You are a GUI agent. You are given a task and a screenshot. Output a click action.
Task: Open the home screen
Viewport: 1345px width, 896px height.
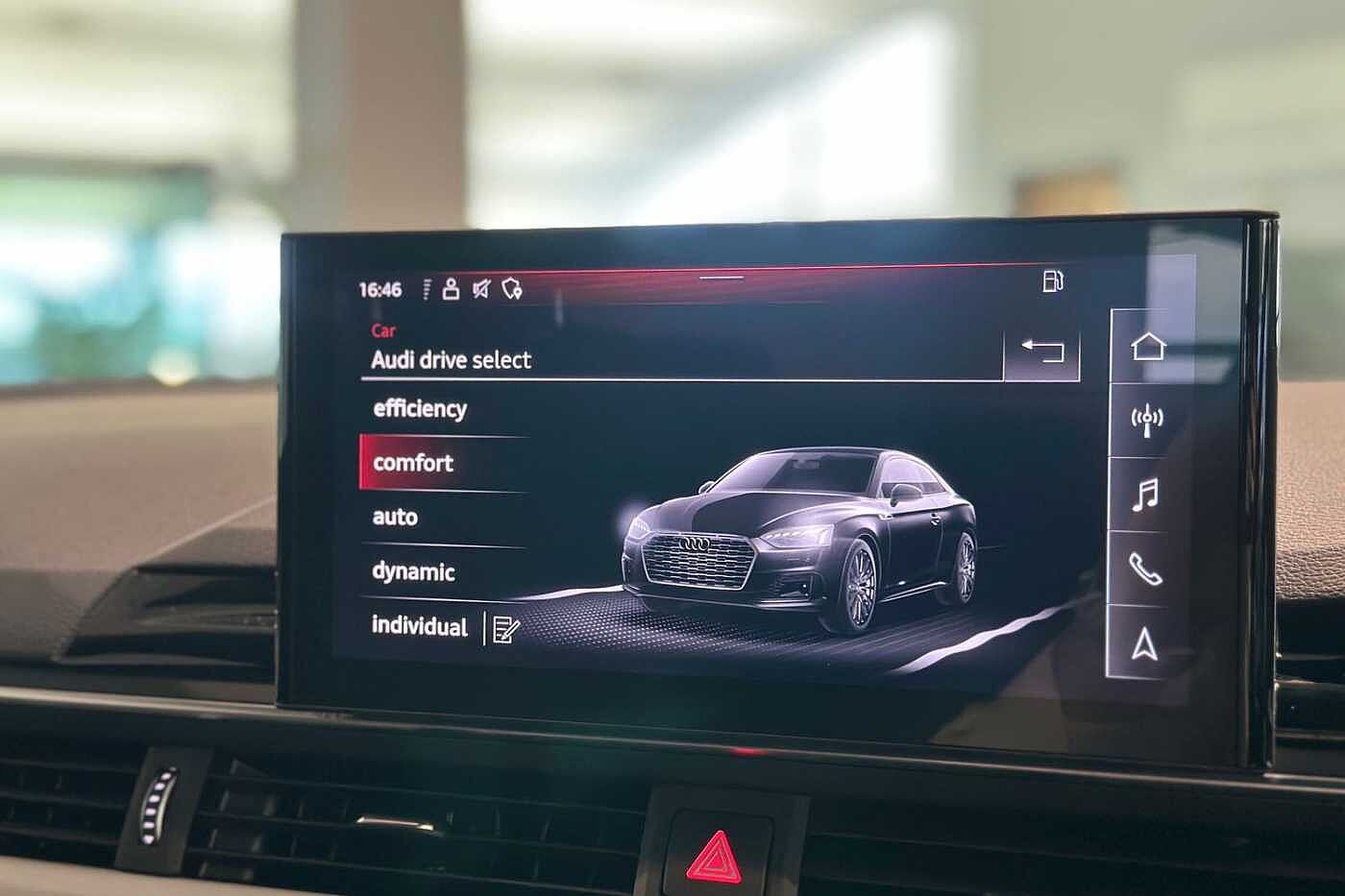[x=1147, y=346]
